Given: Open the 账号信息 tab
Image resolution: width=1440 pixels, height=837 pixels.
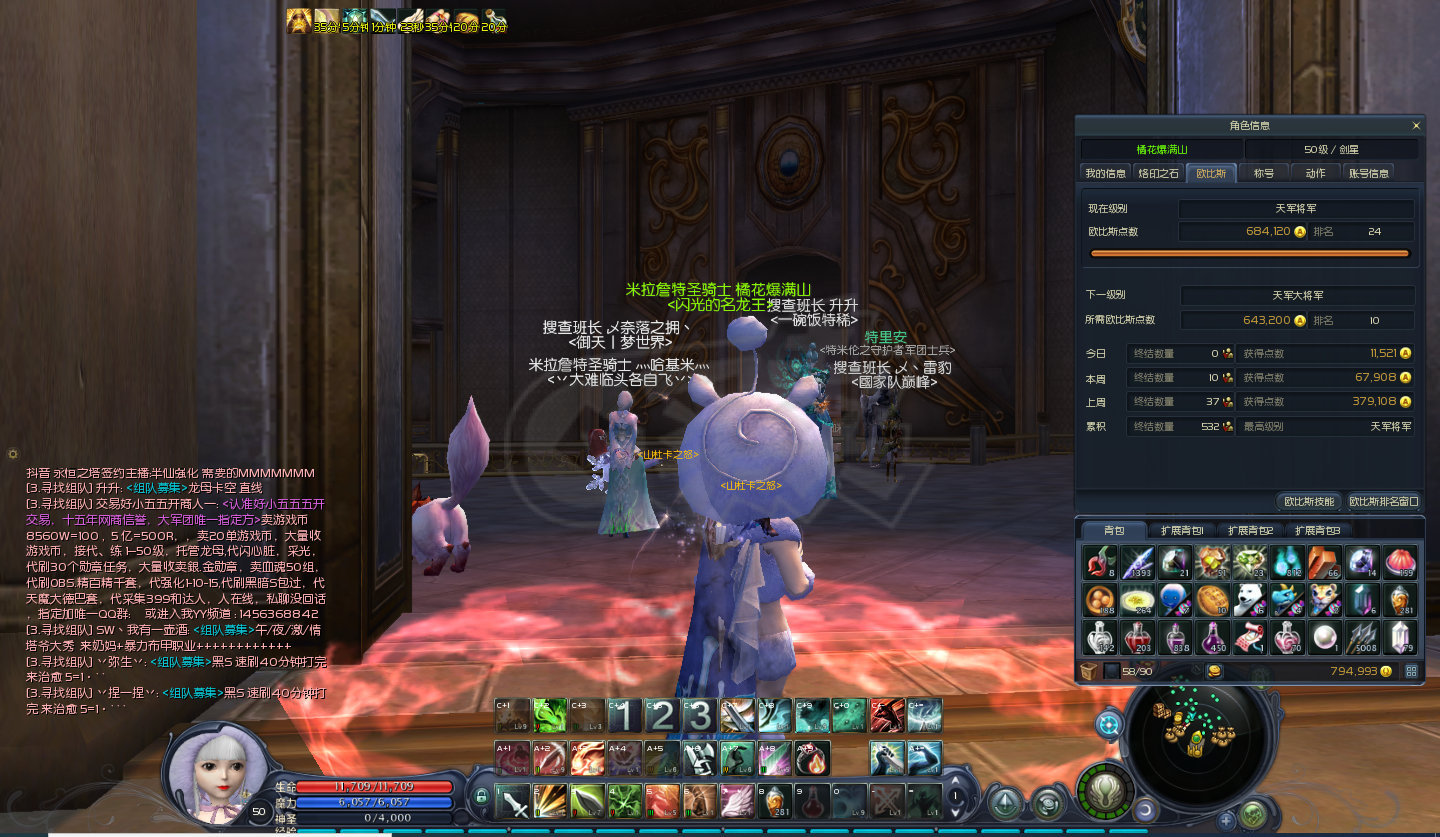Looking at the screenshot, I should coord(1369,173).
